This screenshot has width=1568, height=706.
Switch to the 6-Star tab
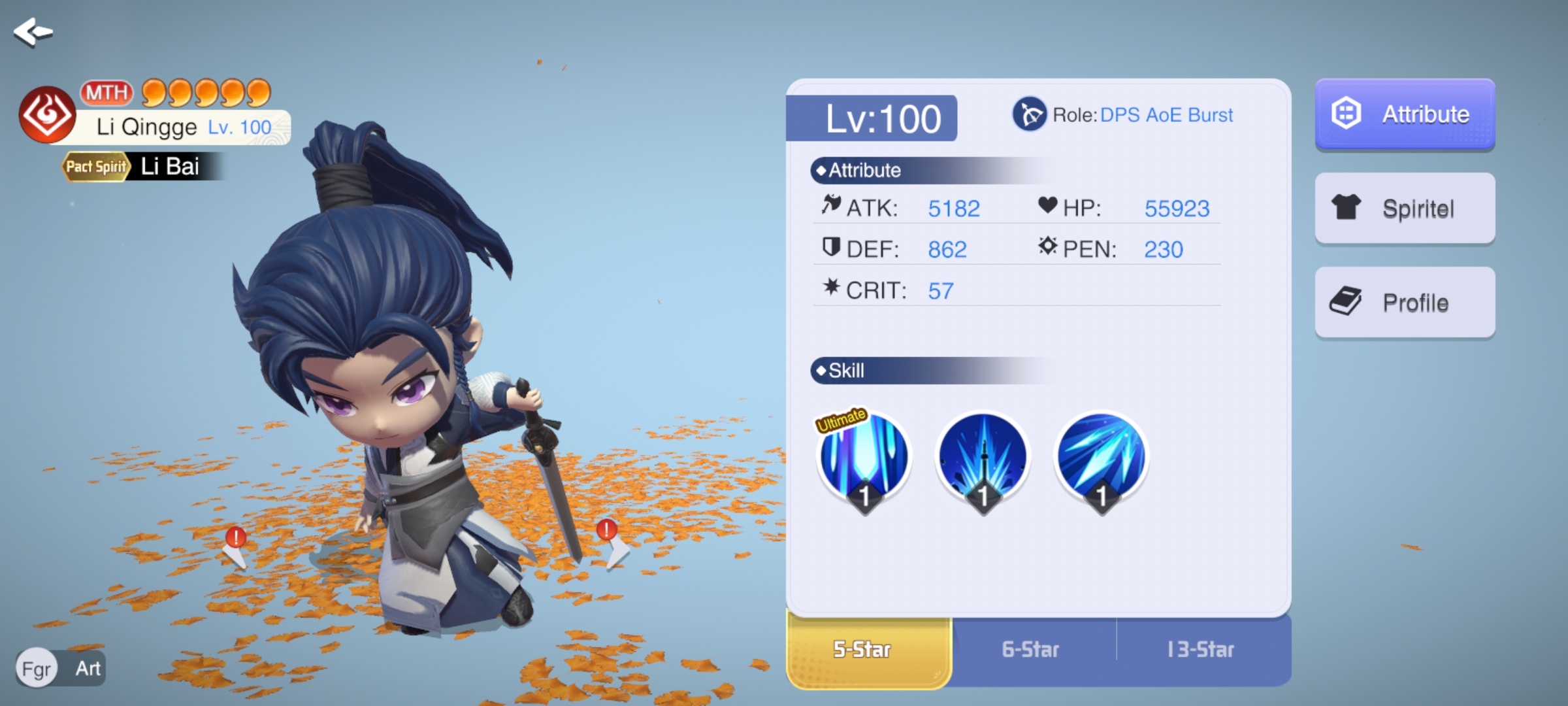(1031, 650)
